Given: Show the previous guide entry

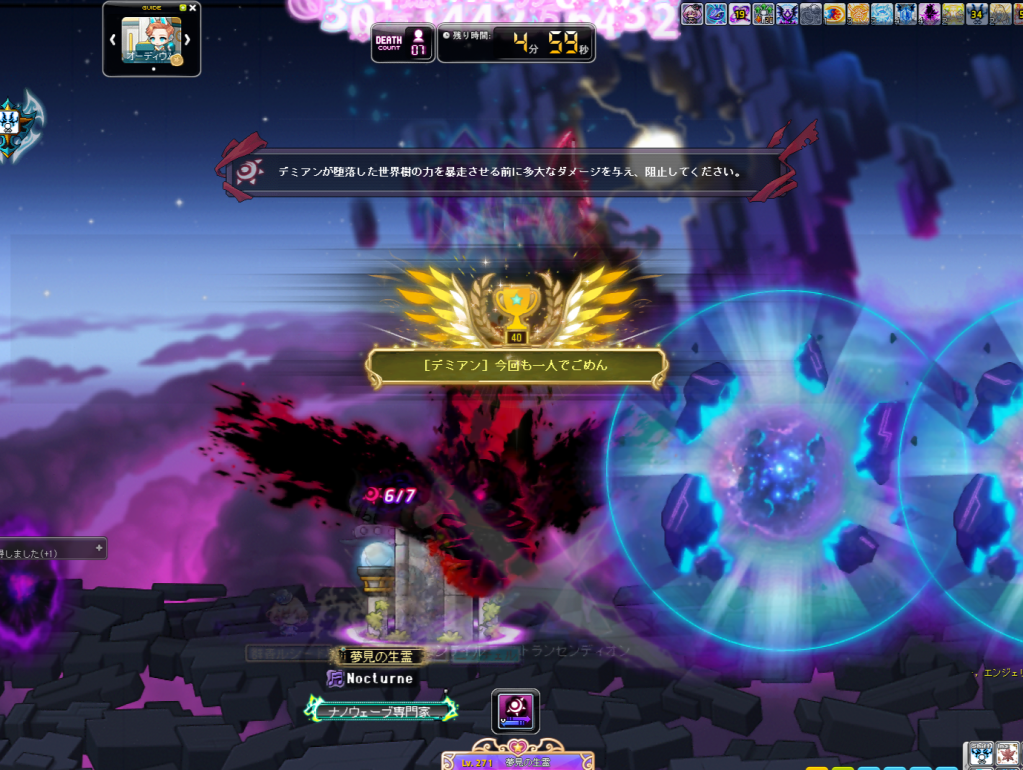Looking at the screenshot, I should click(x=113, y=41).
